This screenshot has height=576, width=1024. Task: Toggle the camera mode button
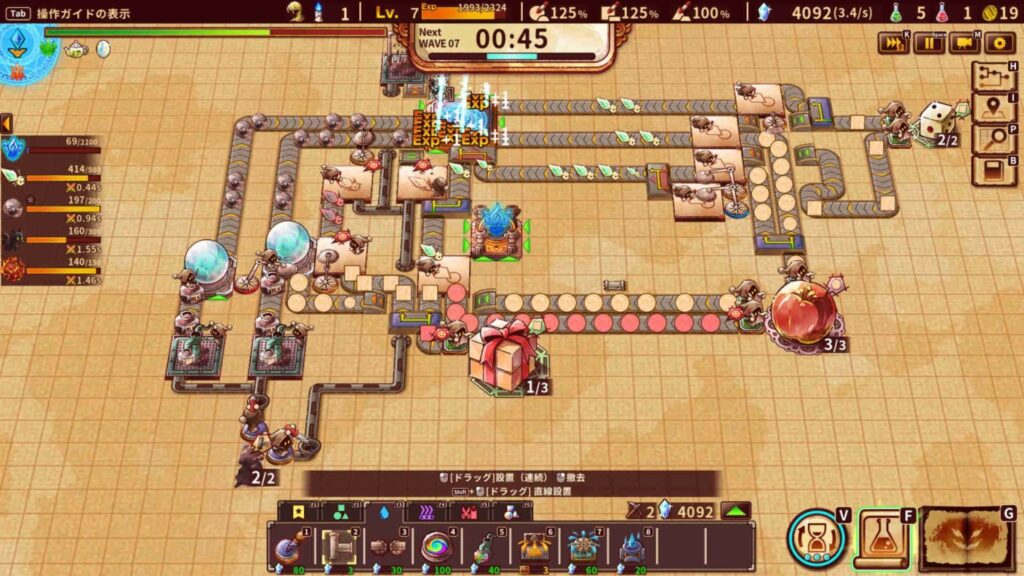coord(965,43)
